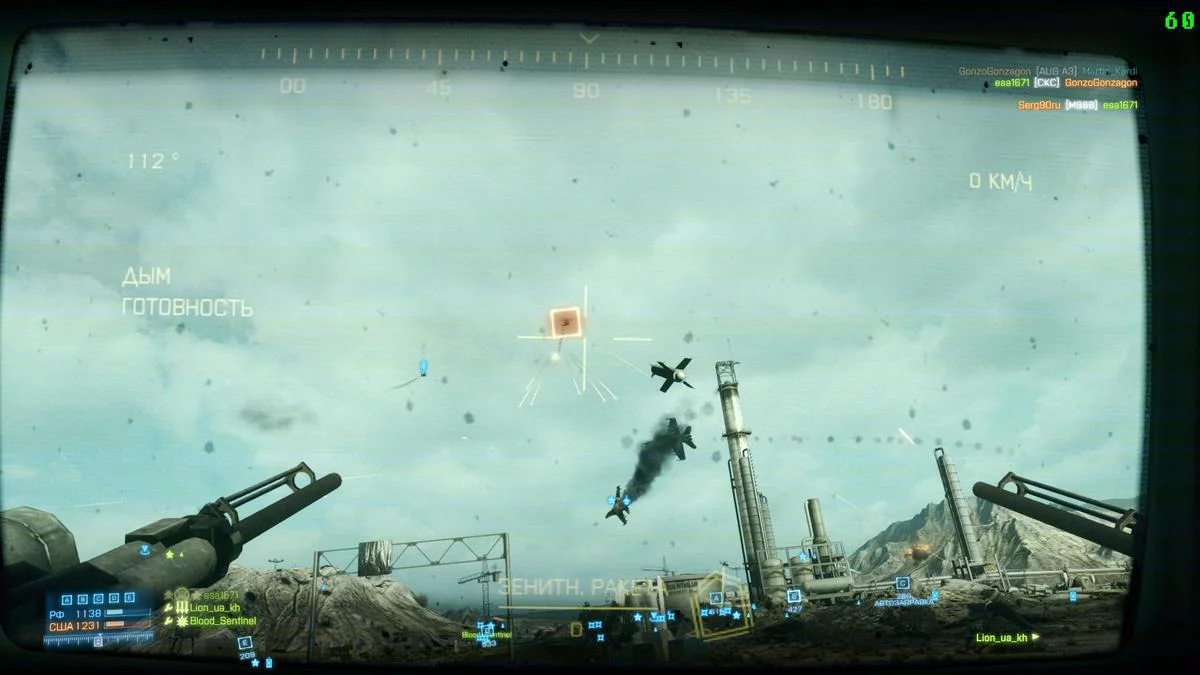This screenshot has width=1200, height=675.
Task: Select flag A in the ticket panel
Action: (x=67, y=597)
